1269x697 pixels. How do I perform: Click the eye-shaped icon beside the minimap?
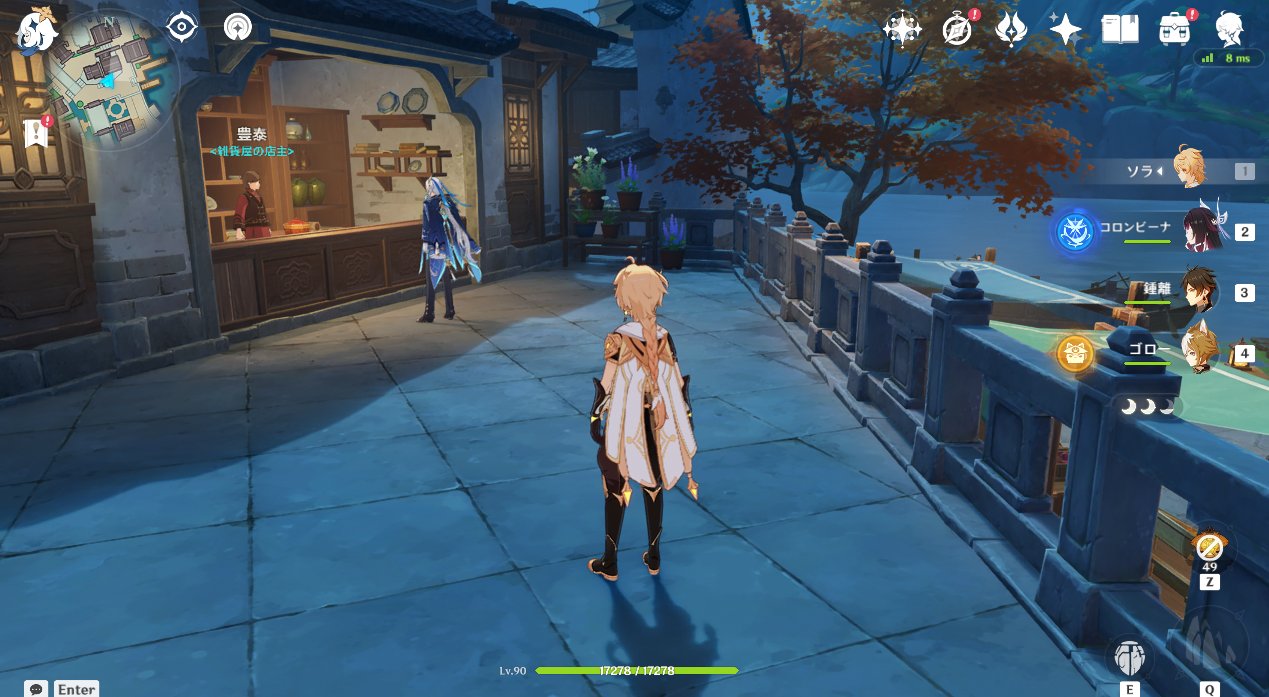pos(182,27)
